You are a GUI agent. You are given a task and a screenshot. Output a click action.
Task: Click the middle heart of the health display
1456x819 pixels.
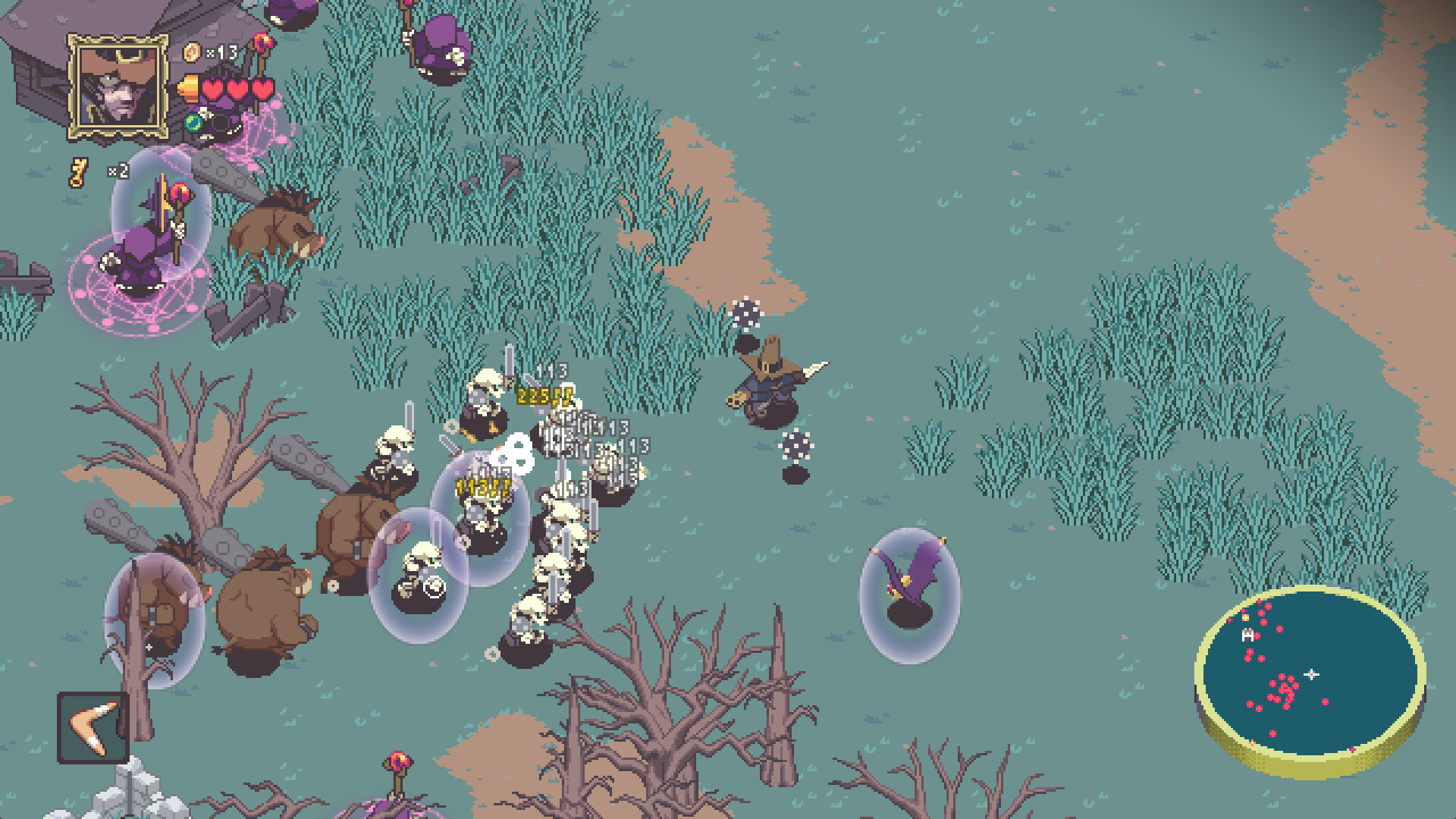point(237,89)
